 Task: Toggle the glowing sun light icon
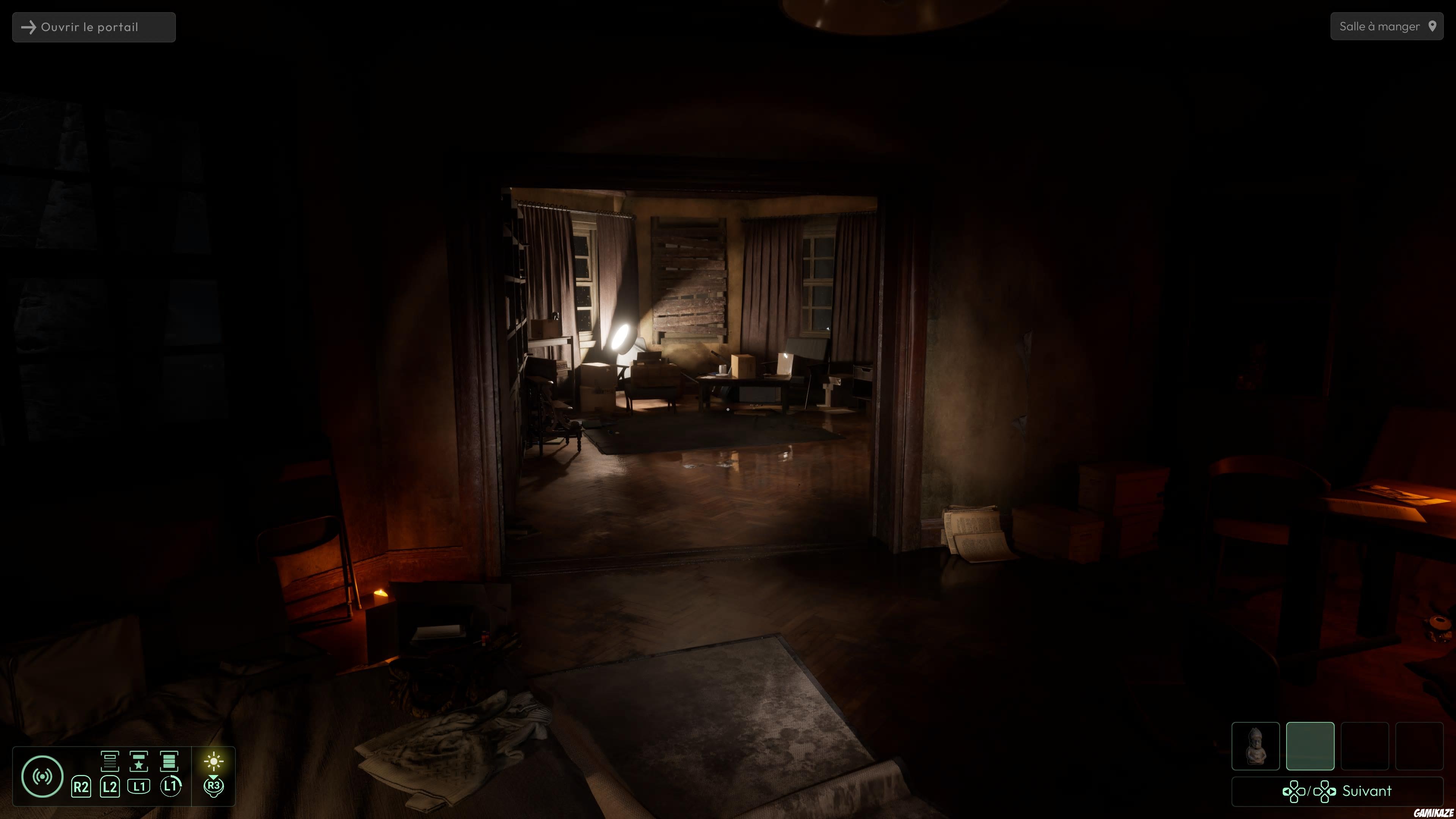[213, 761]
